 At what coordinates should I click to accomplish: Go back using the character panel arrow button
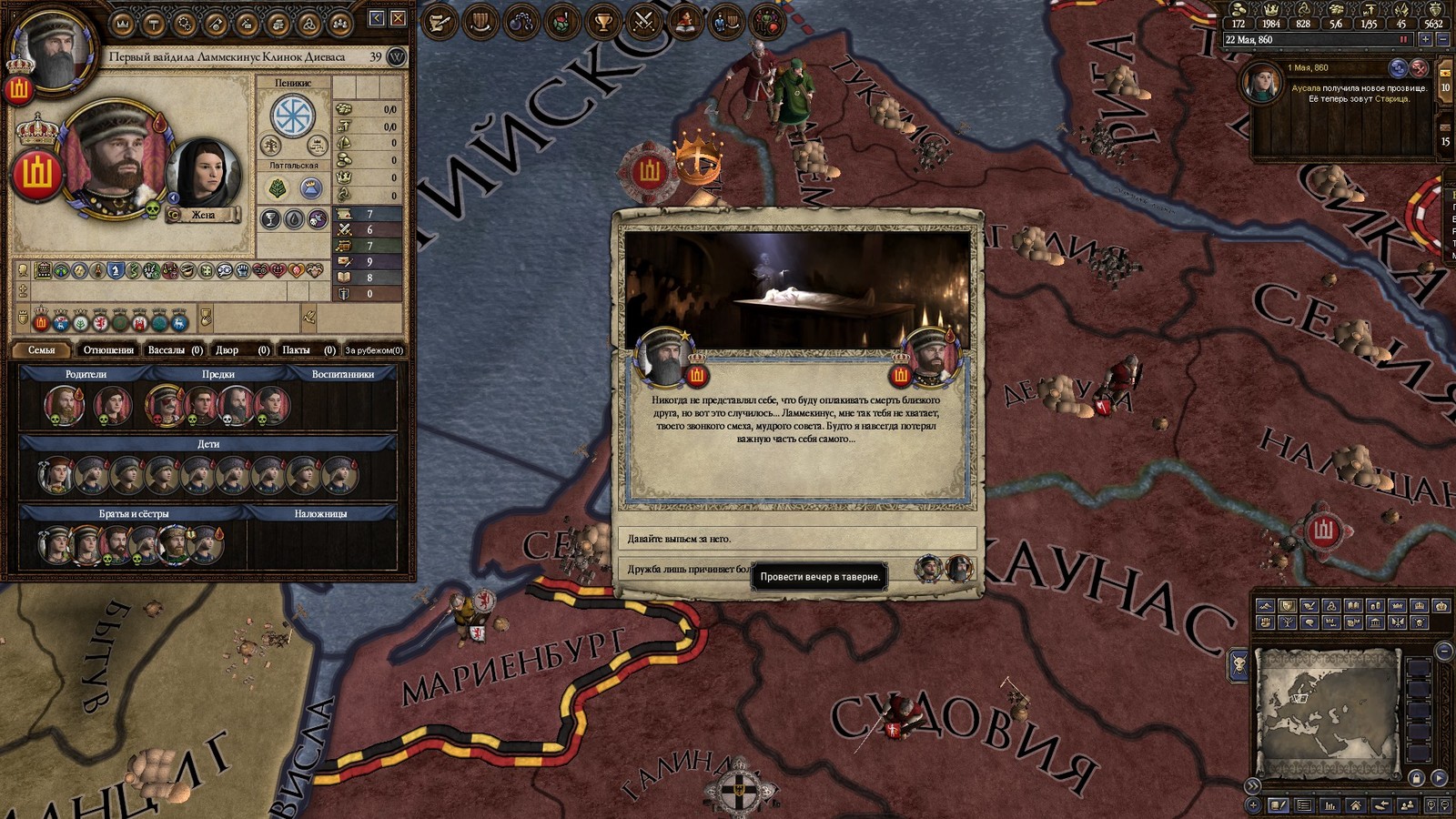click(377, 18)
